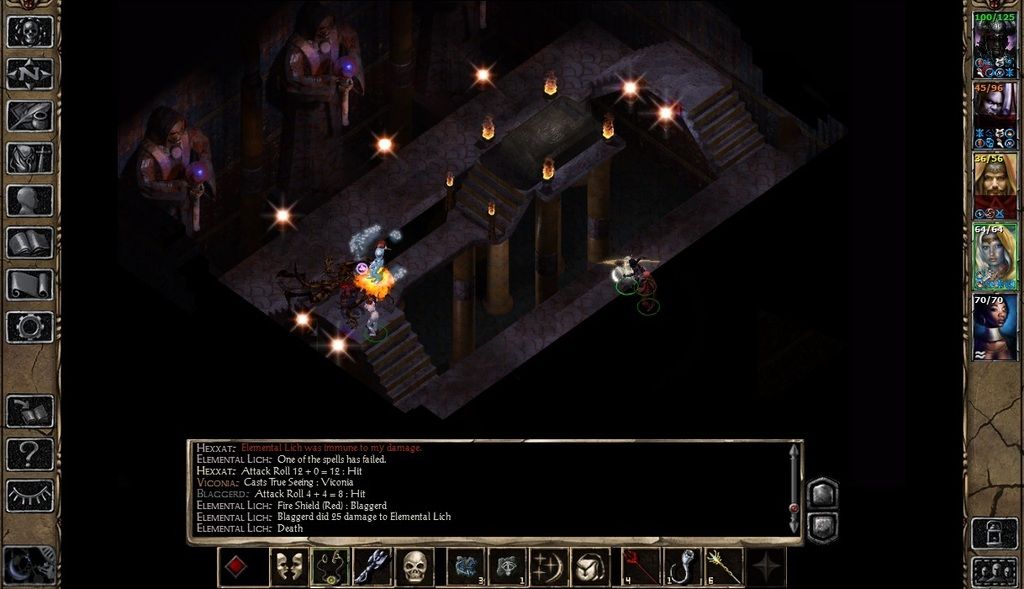The height and width of the screenshot is (589, 1024).
Task: Open the options gear button
Action: (x=30, y=326)
